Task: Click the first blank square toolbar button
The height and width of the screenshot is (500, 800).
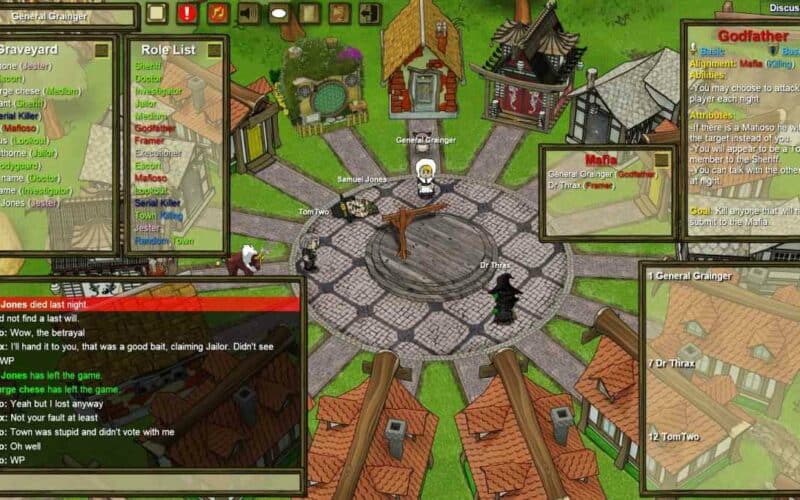Action: pos(156,13)
